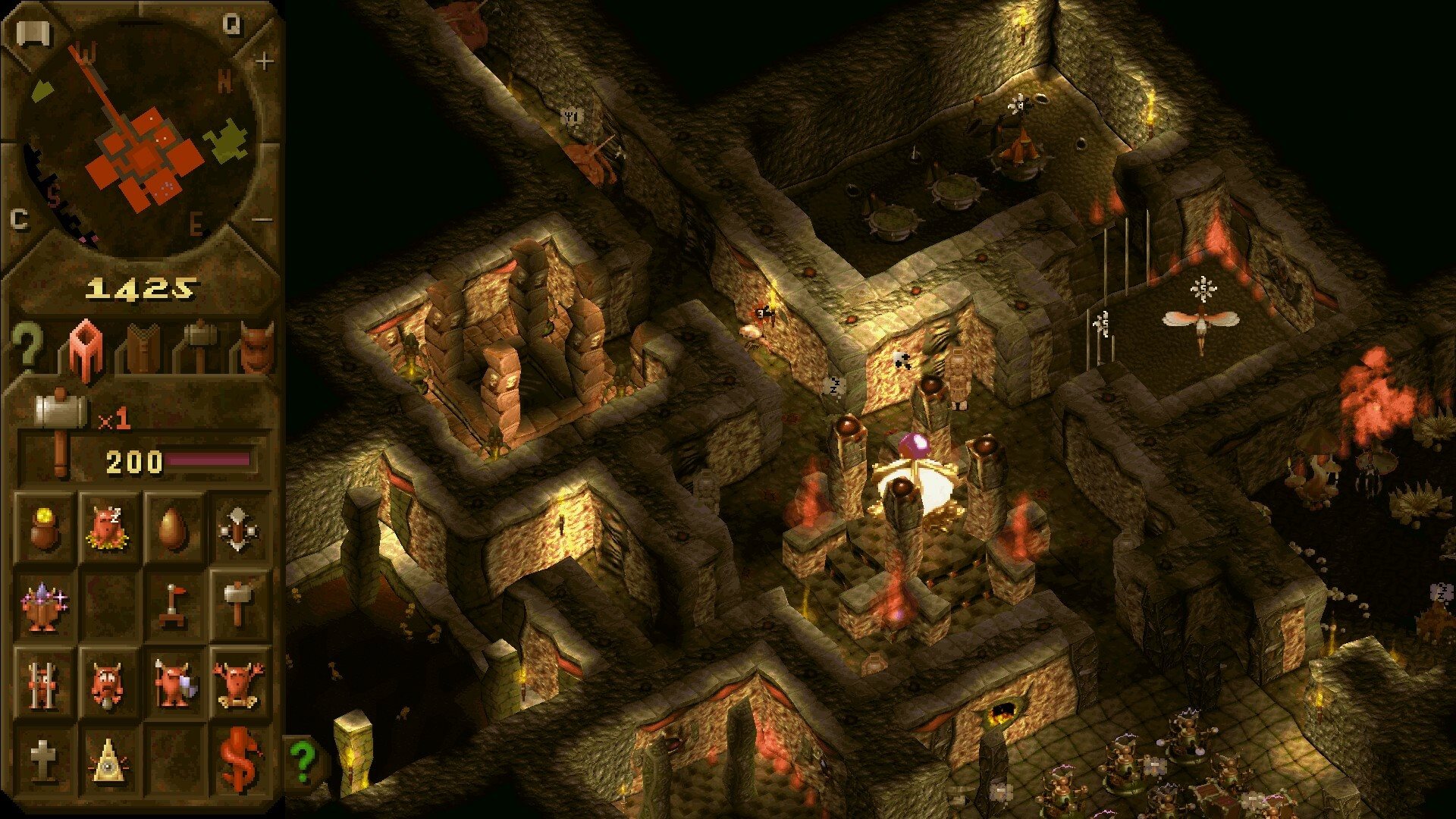Choose the Lair sleeping creature icon
The width and height of the screenshot is (1456, 819).
[x=107, y=526]
